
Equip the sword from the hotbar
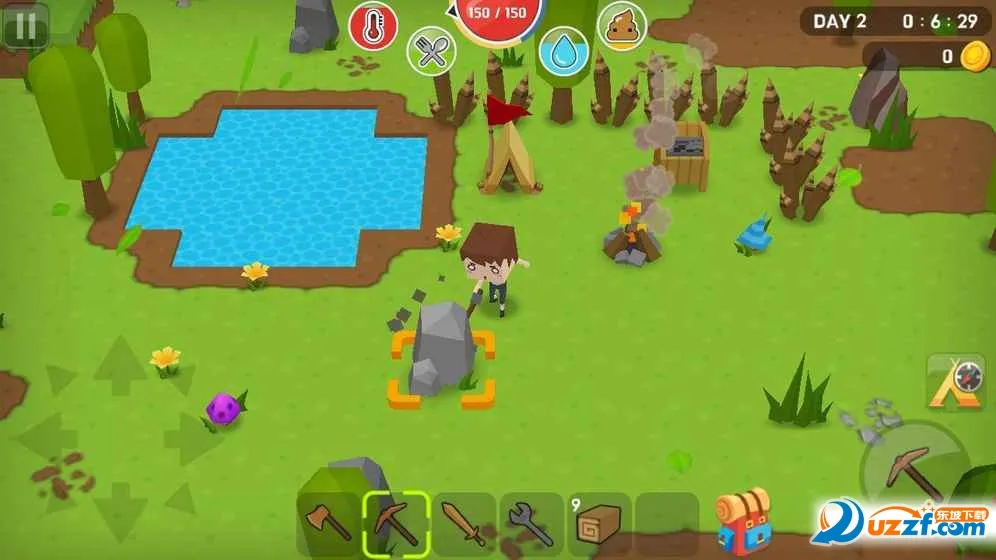pyautogui.click(x=464, y=522)
